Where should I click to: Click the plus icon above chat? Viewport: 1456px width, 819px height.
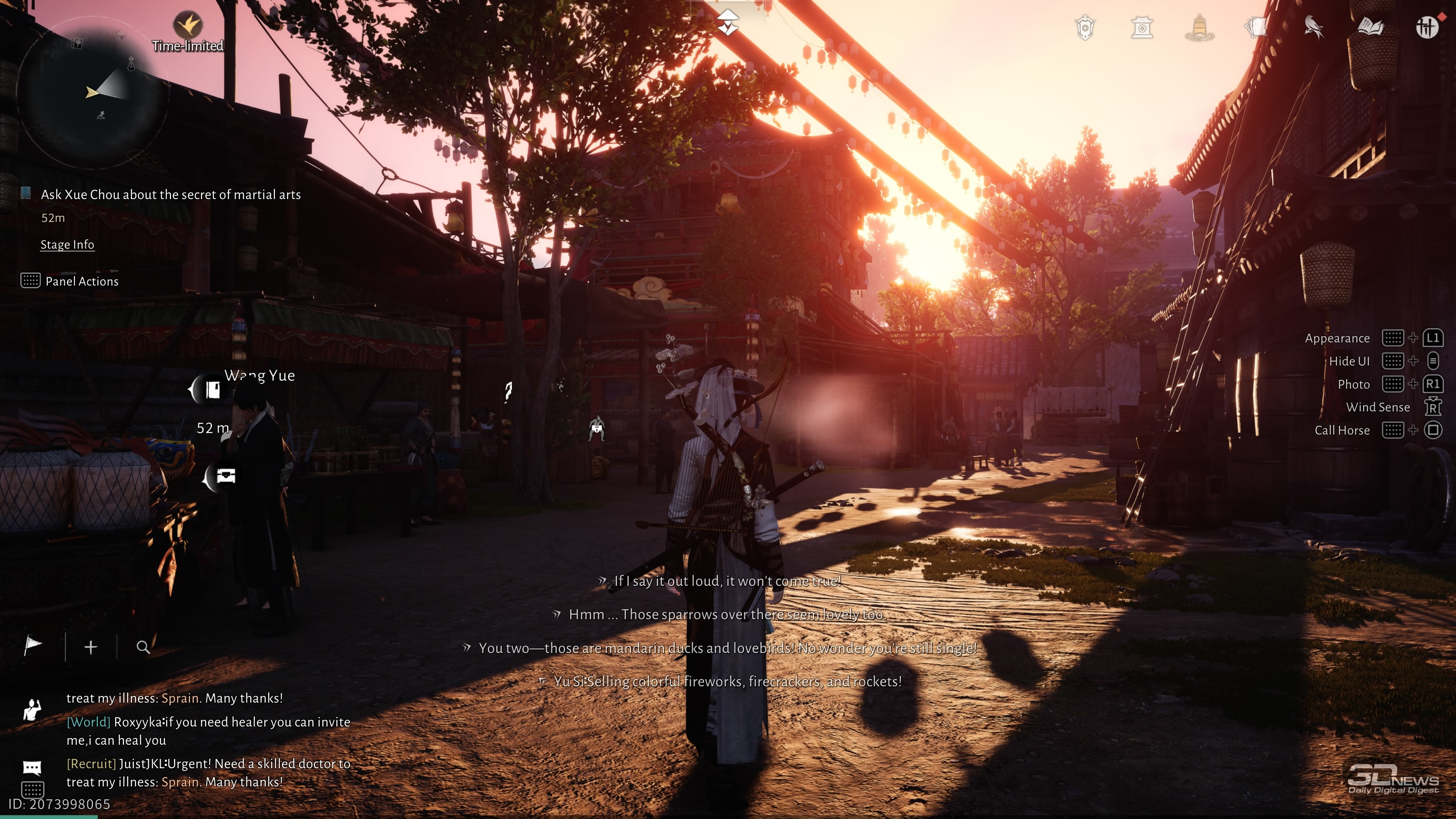point(91,647)
